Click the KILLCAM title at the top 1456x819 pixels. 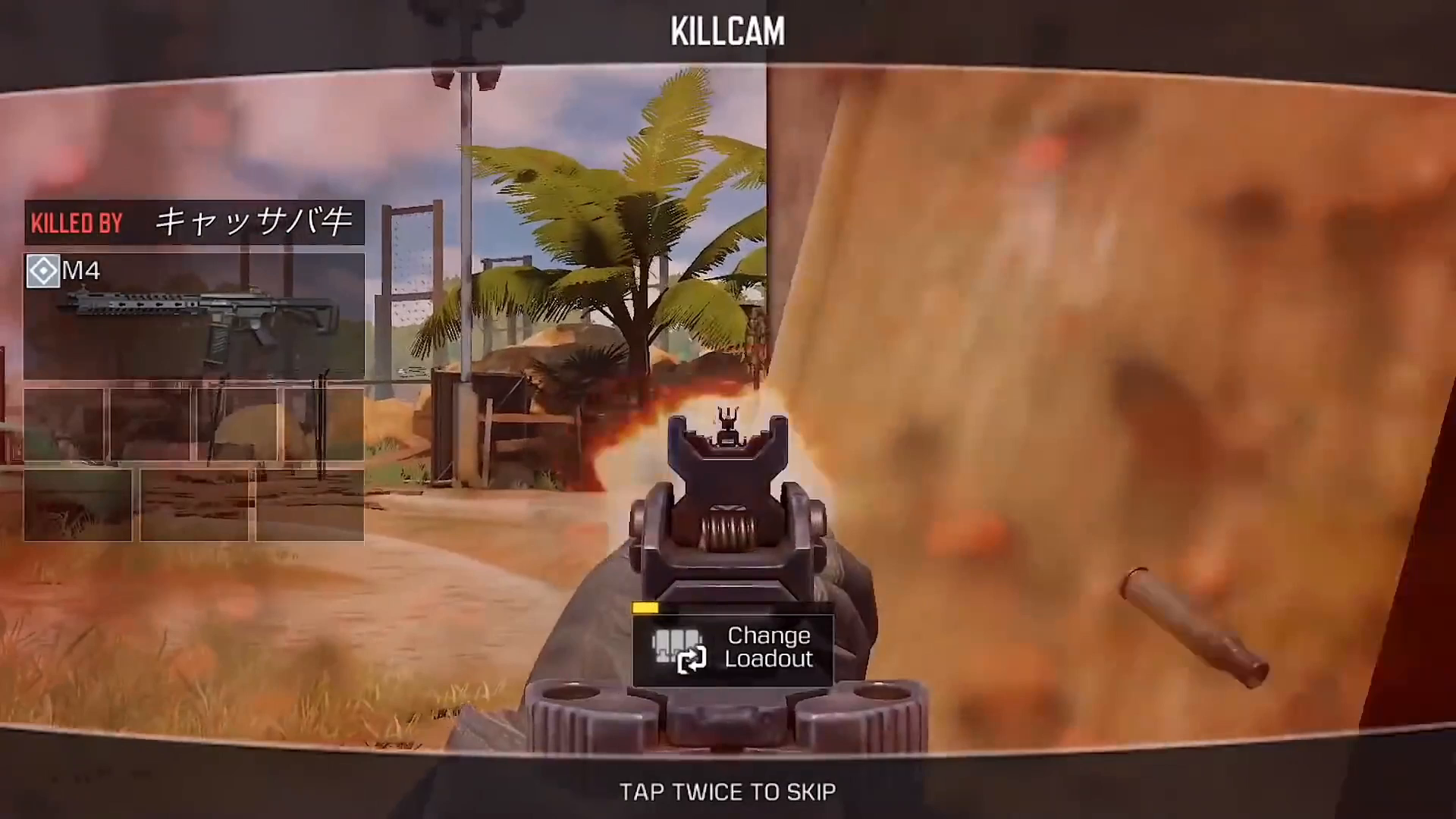[x=727, y=30]
